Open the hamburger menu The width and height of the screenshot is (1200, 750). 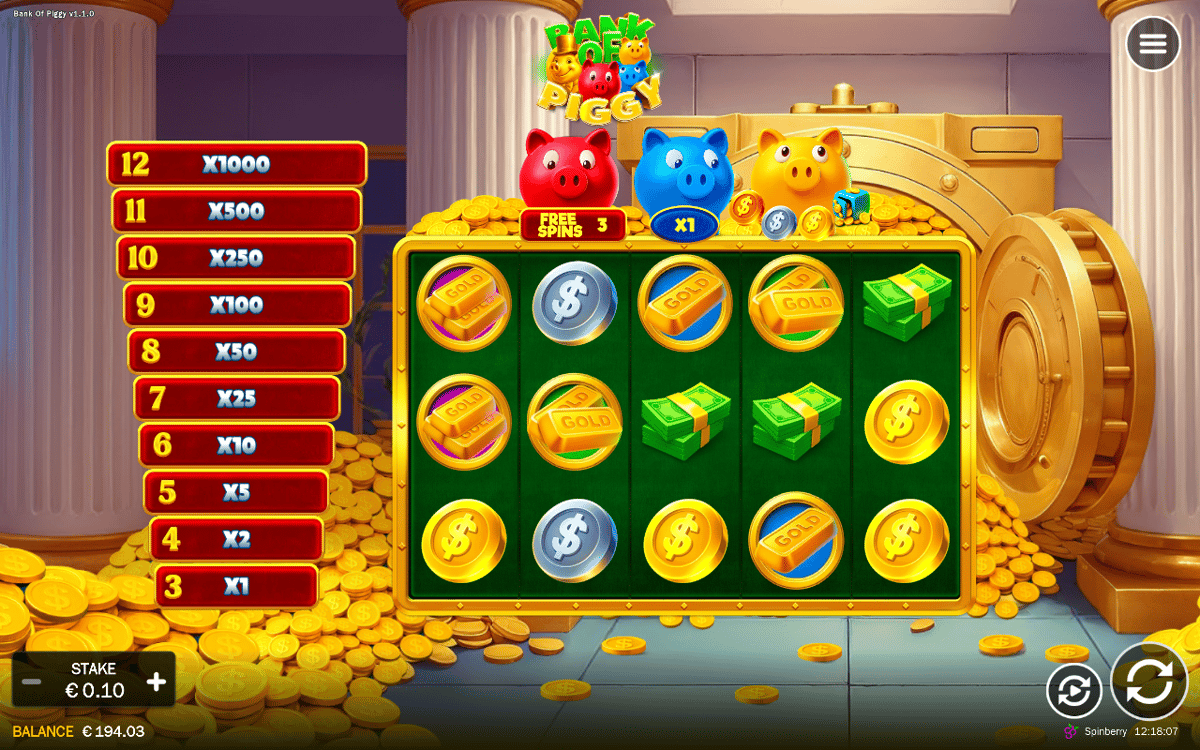(x=1152, y=44)
